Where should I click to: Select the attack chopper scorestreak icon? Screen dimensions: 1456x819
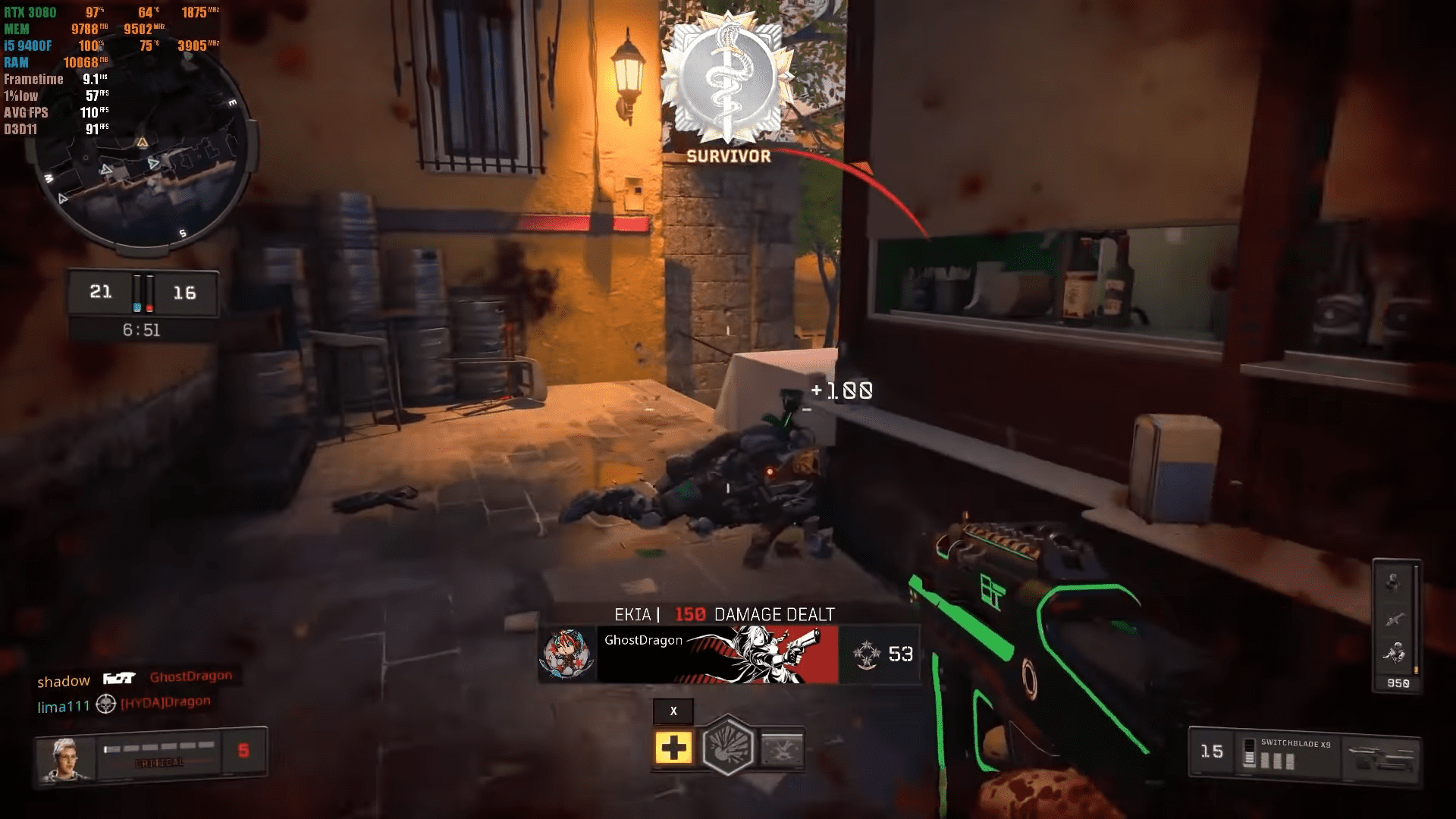1395,617
